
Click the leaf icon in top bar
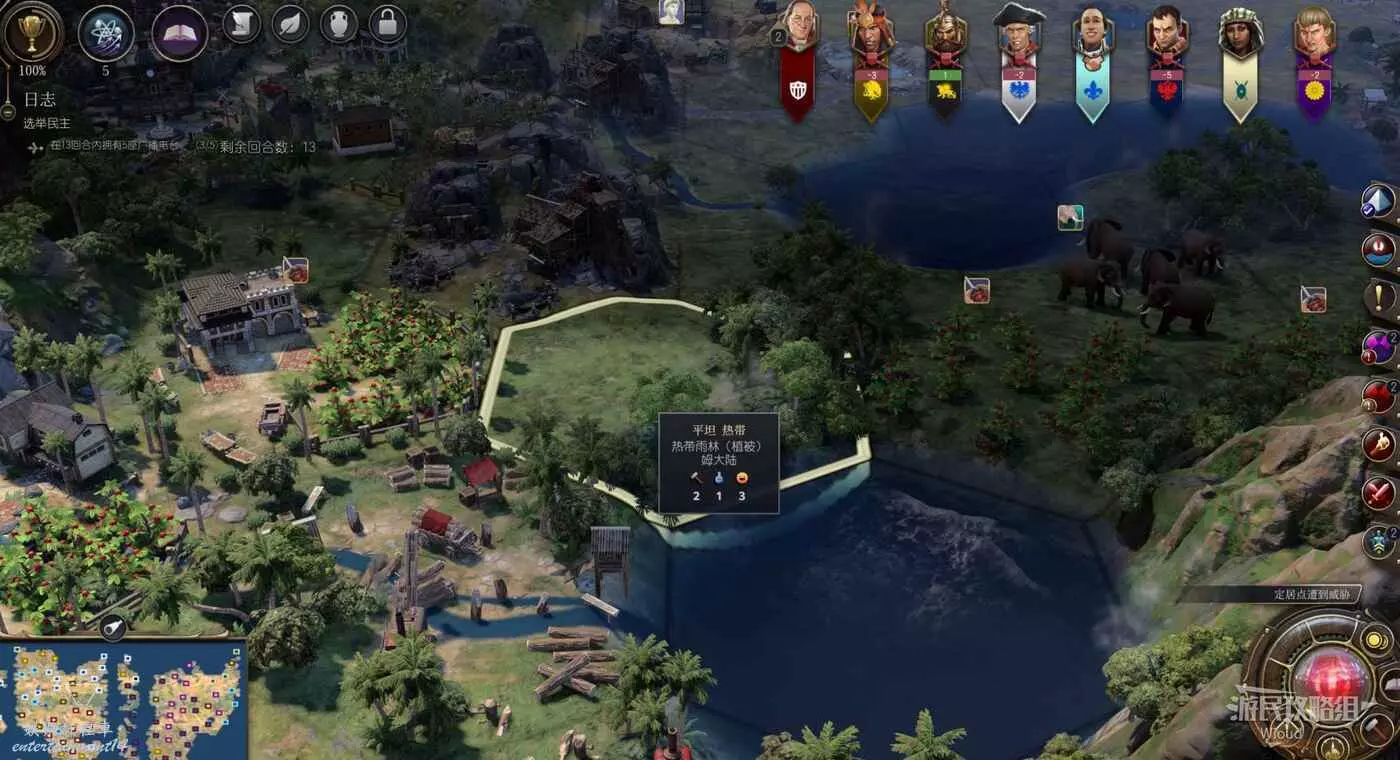point(290,24)
